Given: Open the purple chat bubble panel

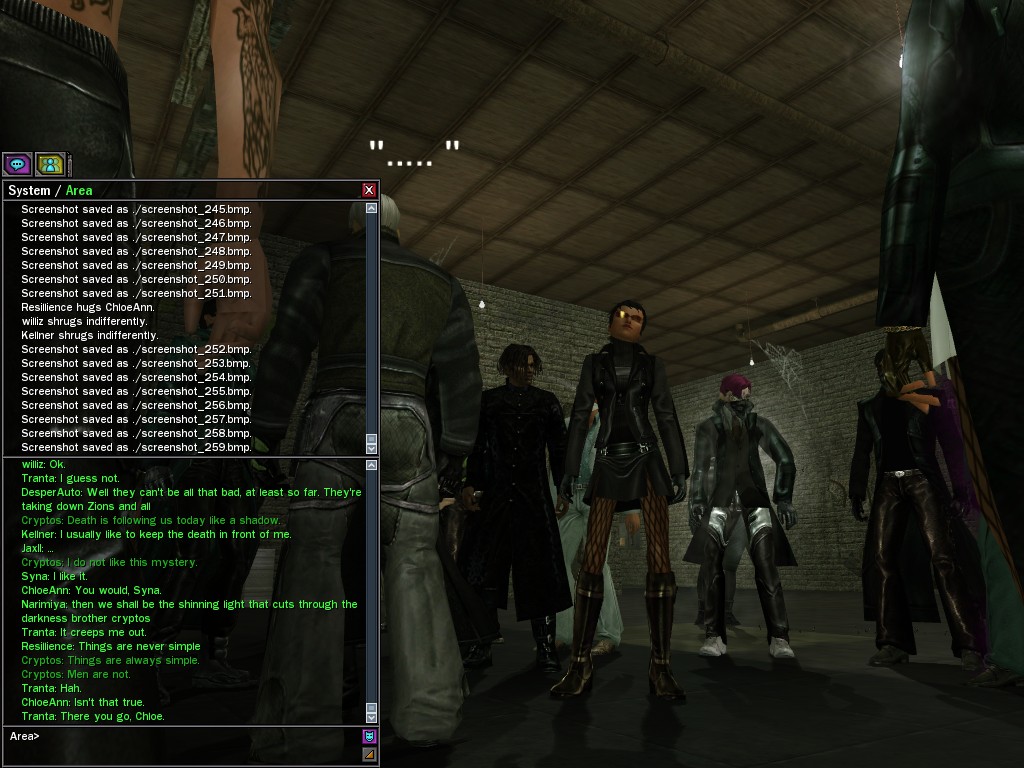Looking at the screenshot, I should pyautogui.click(x=17, y=165).
